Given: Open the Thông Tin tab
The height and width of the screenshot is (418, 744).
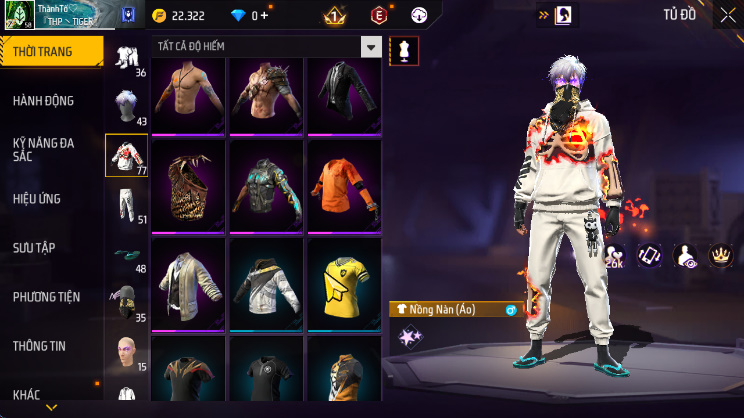Looking at the screenshot, I should coord(39,346).
